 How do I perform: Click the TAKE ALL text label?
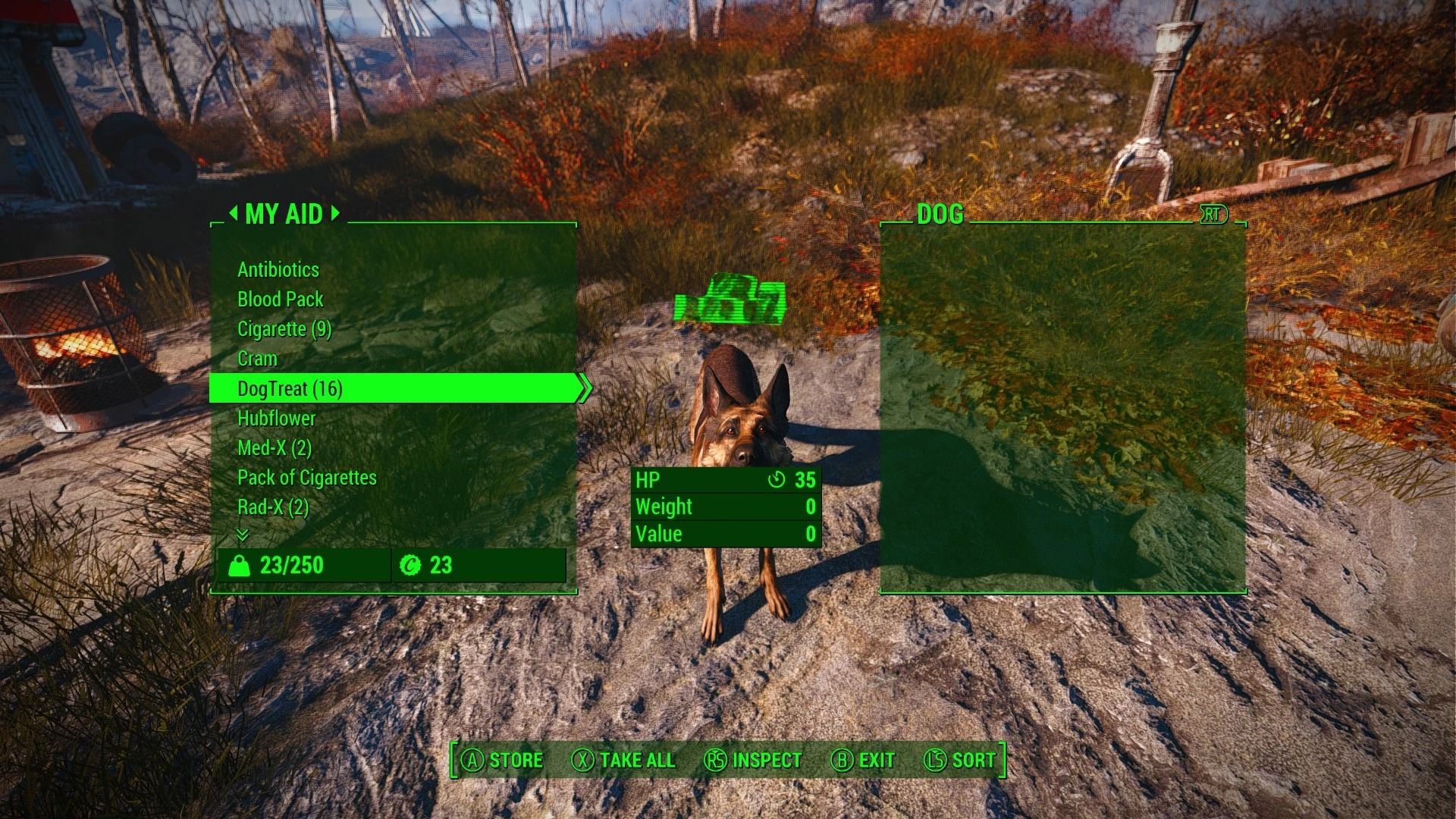635,760
